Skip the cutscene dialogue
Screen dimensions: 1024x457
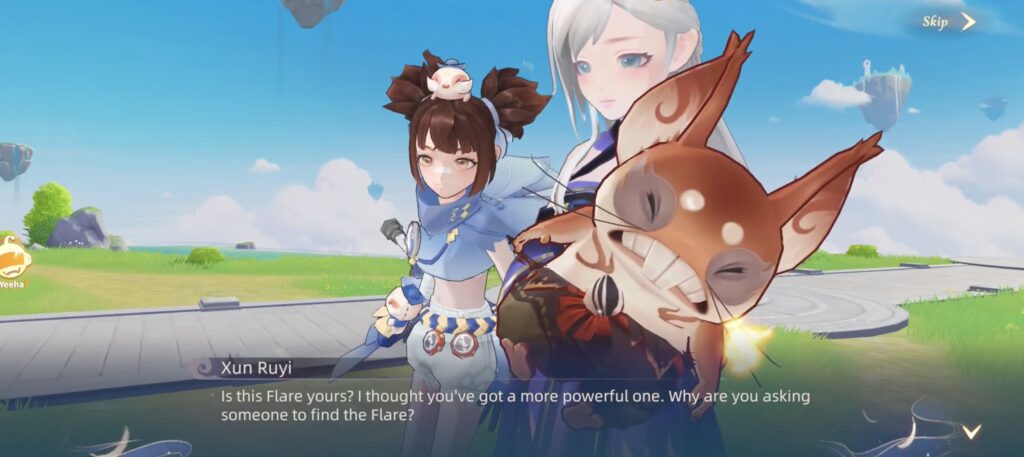click(948, 22)
